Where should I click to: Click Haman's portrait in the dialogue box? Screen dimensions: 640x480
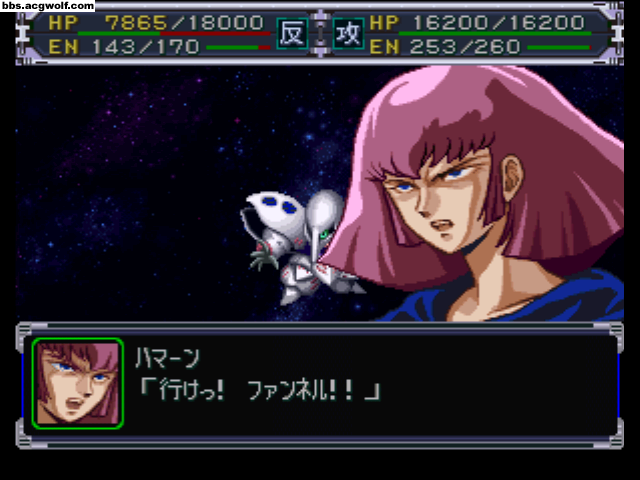(x=77, y=384)
